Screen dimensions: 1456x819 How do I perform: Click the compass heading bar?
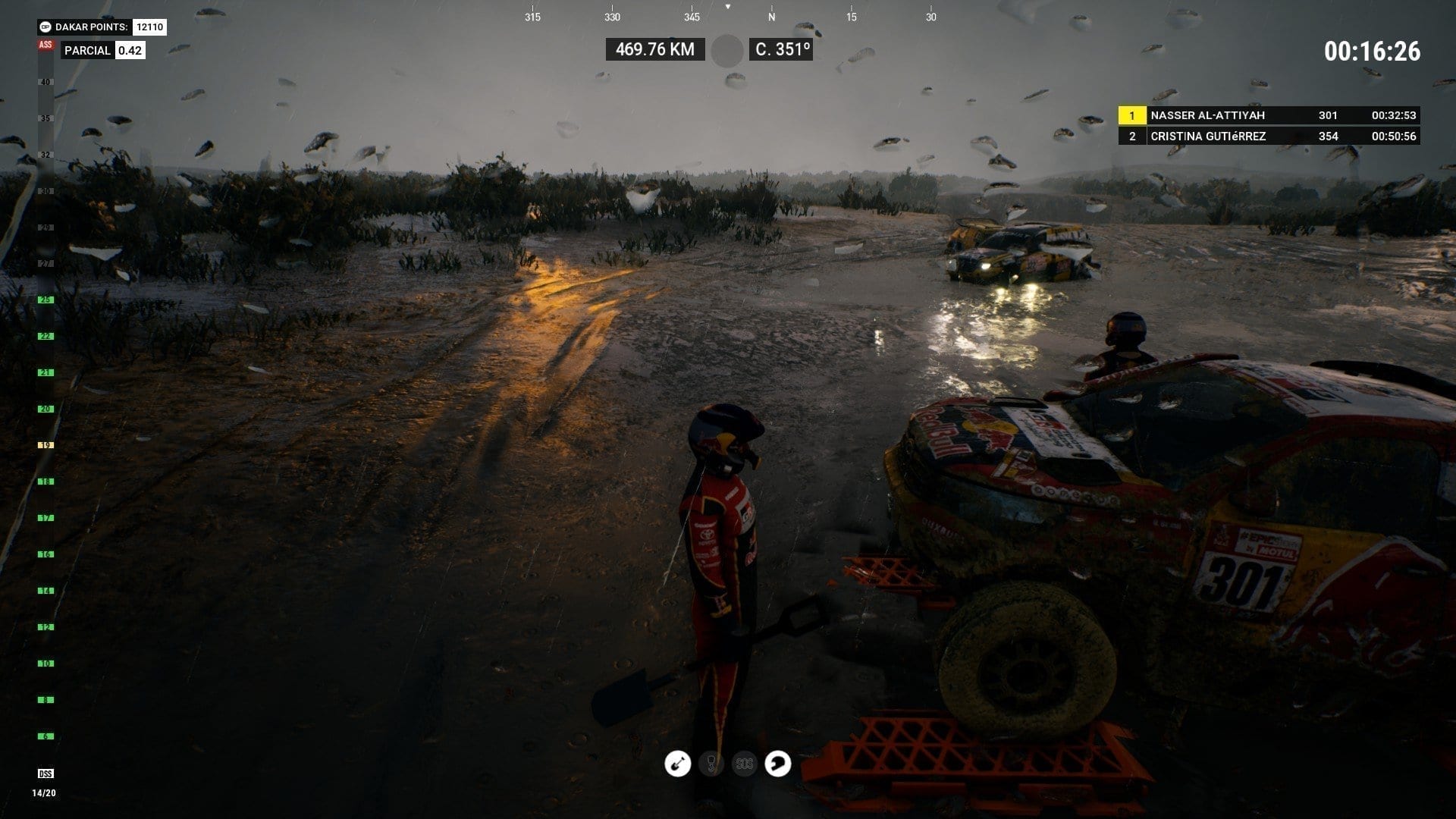(728, 16)
